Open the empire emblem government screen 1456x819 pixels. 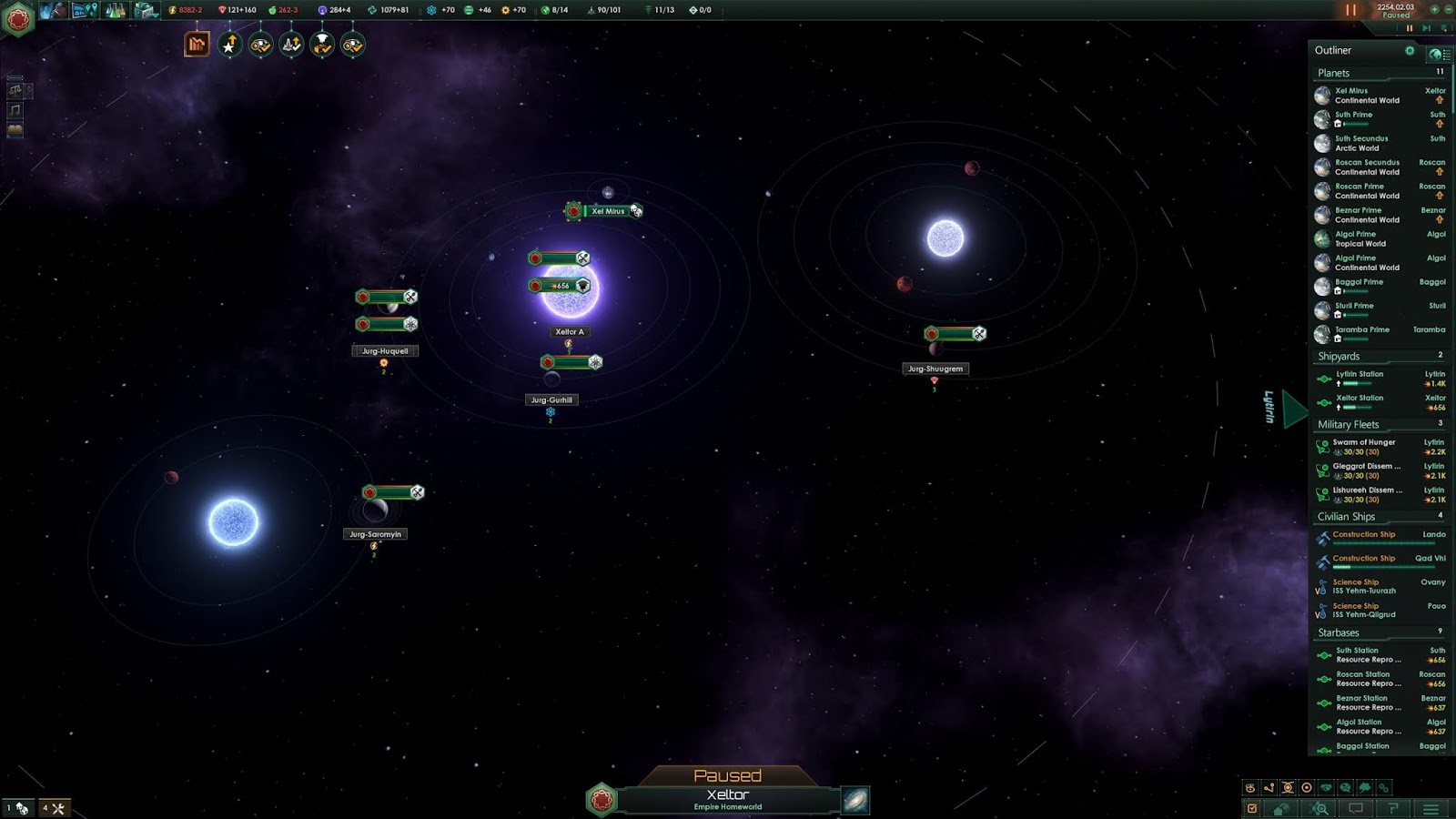[17, 18]
